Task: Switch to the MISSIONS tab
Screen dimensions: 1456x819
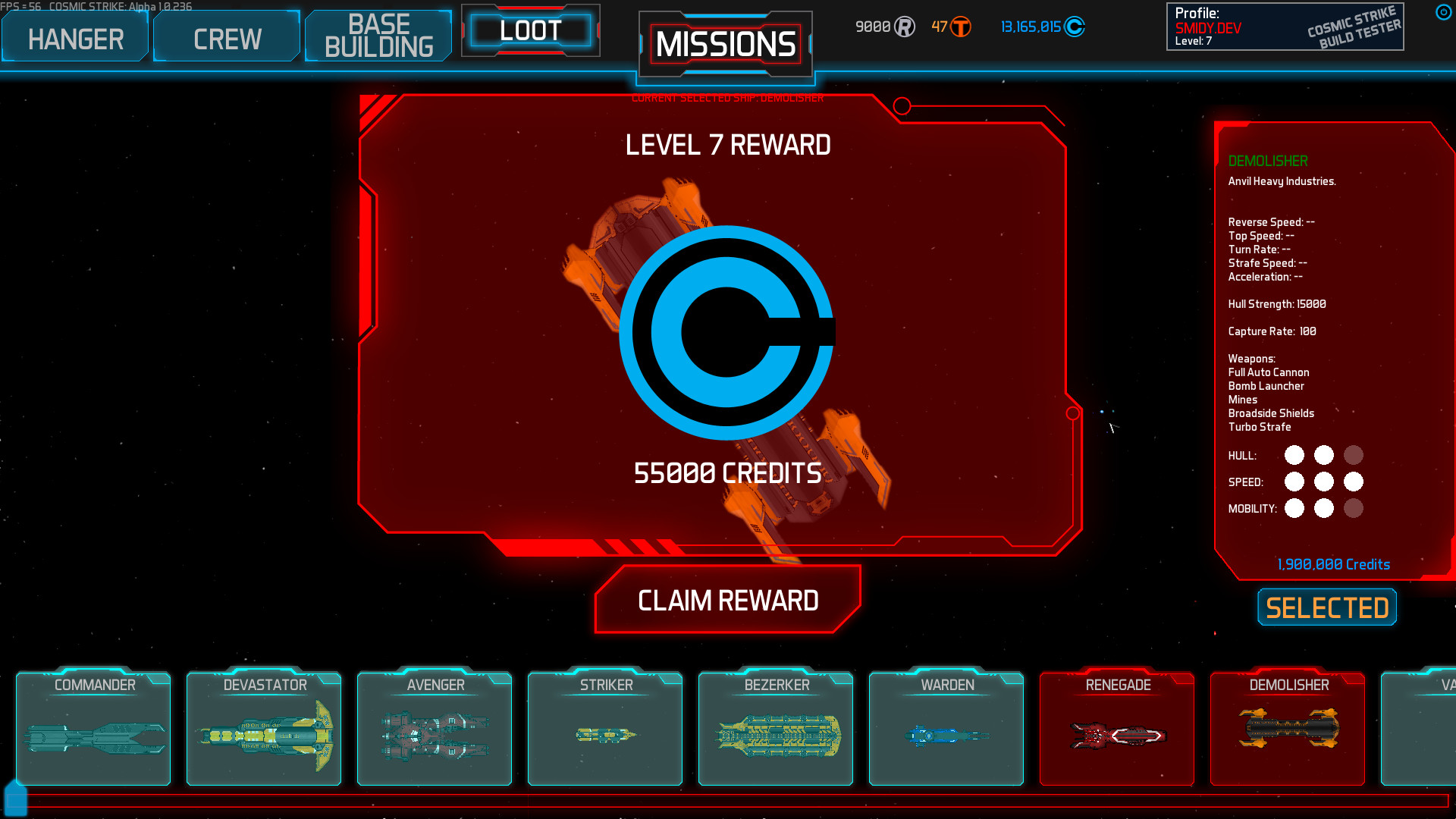Action: click(725, 43)
